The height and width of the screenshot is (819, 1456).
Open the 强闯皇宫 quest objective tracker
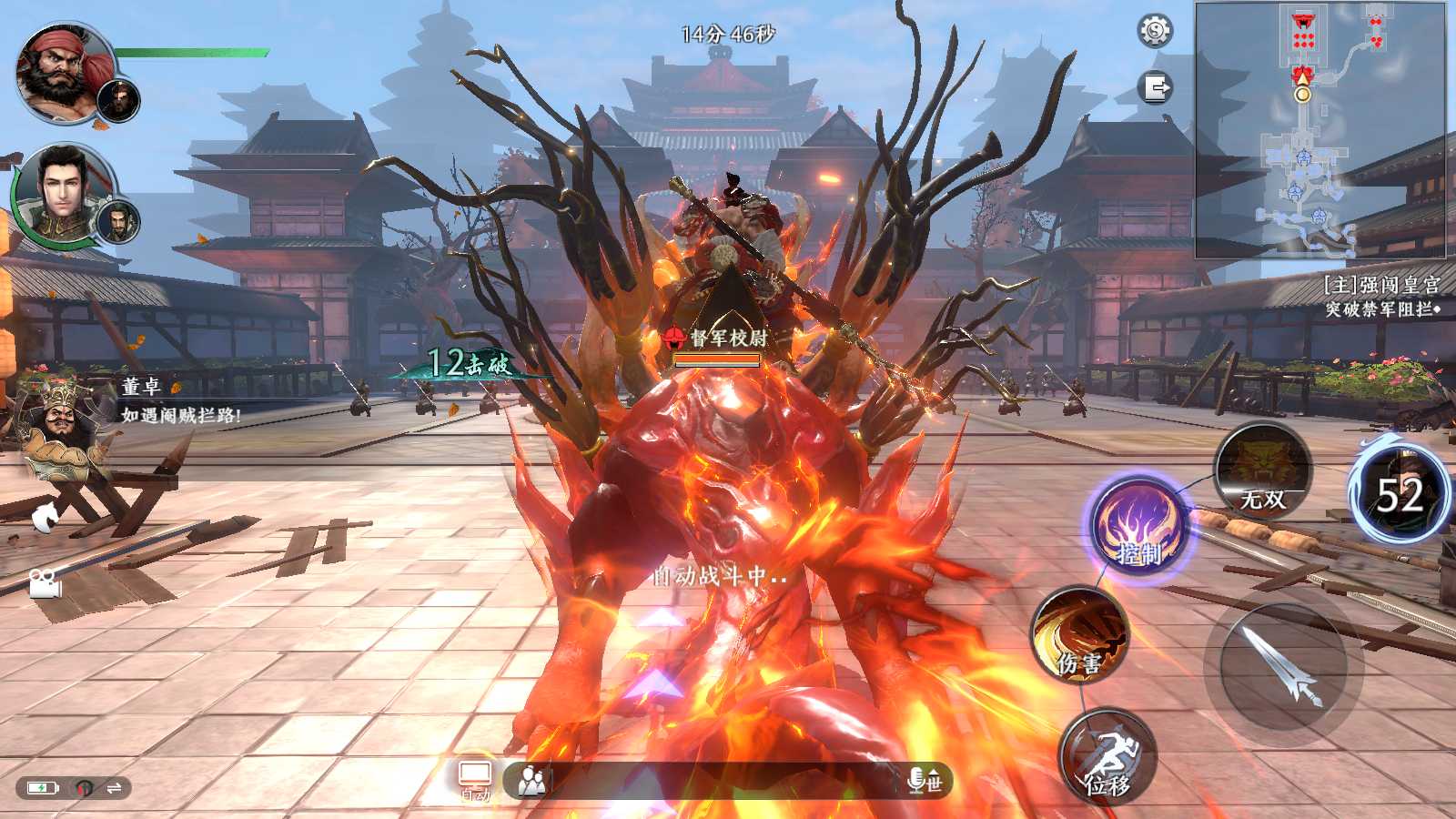point(1380,297)
